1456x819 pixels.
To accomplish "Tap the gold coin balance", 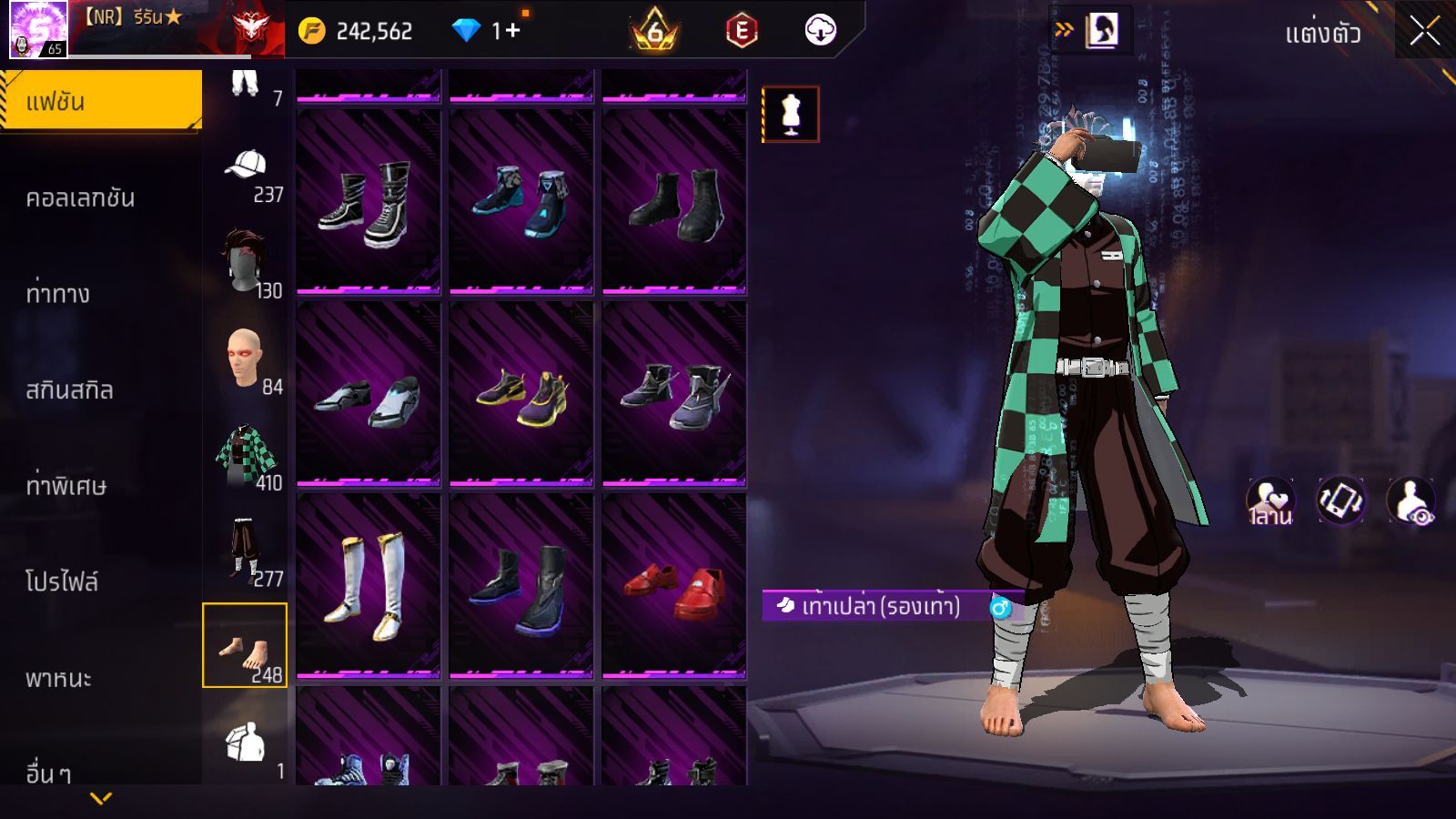I will pos(357,32).
